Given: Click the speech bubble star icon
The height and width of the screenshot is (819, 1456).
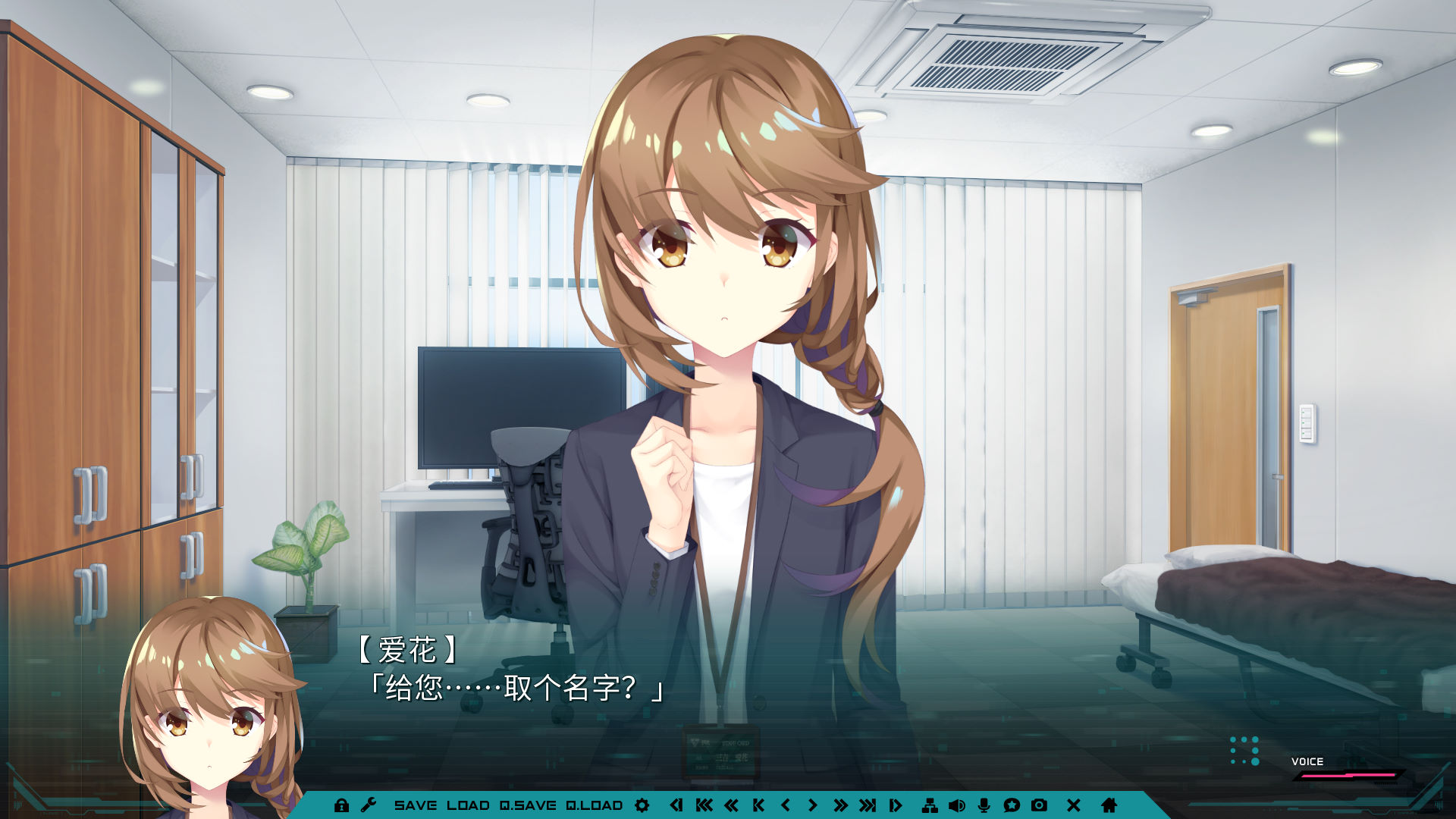Looking at the screenshot, I should click(1012, 805).
